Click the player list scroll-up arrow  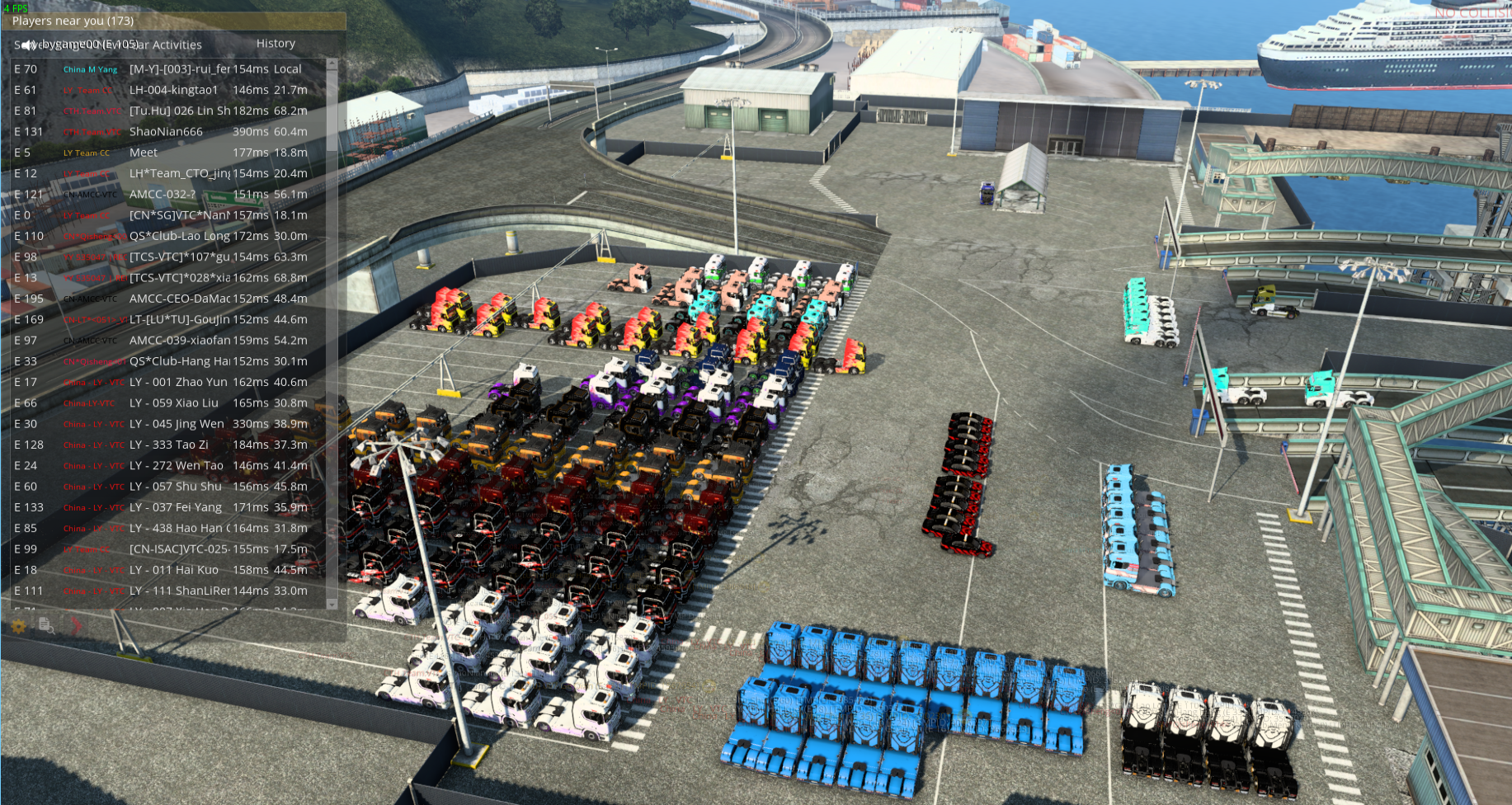[332, 64]
